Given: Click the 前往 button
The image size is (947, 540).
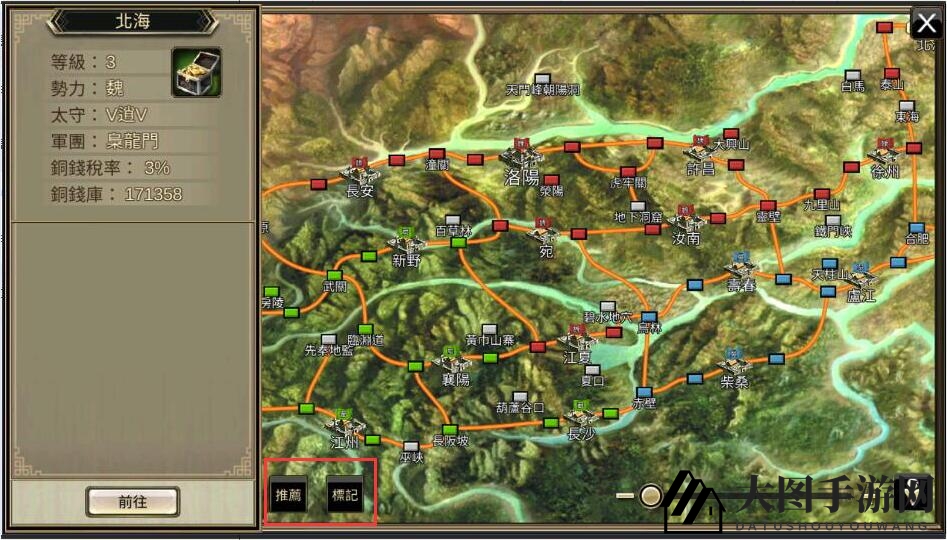Looking at the screenshot, I should [132, 502].
